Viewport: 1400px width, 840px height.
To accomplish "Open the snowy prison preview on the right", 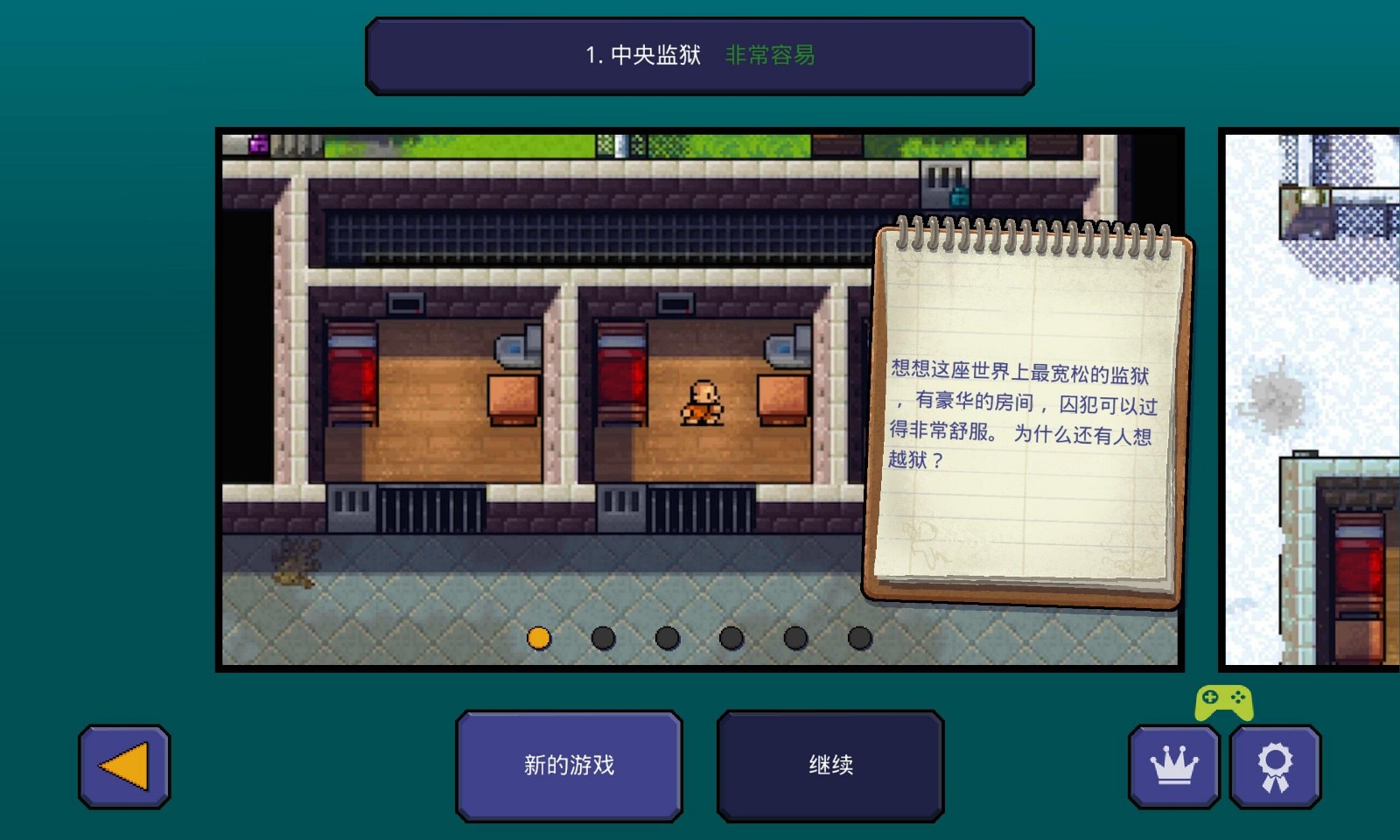I will coord(1312,394).
